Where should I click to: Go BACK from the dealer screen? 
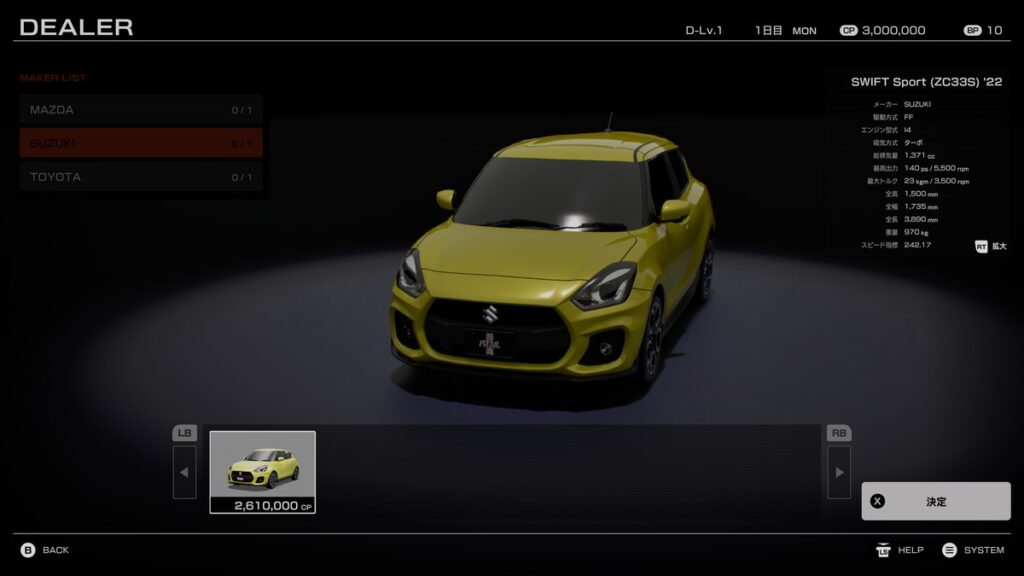(x=46, y=550)
